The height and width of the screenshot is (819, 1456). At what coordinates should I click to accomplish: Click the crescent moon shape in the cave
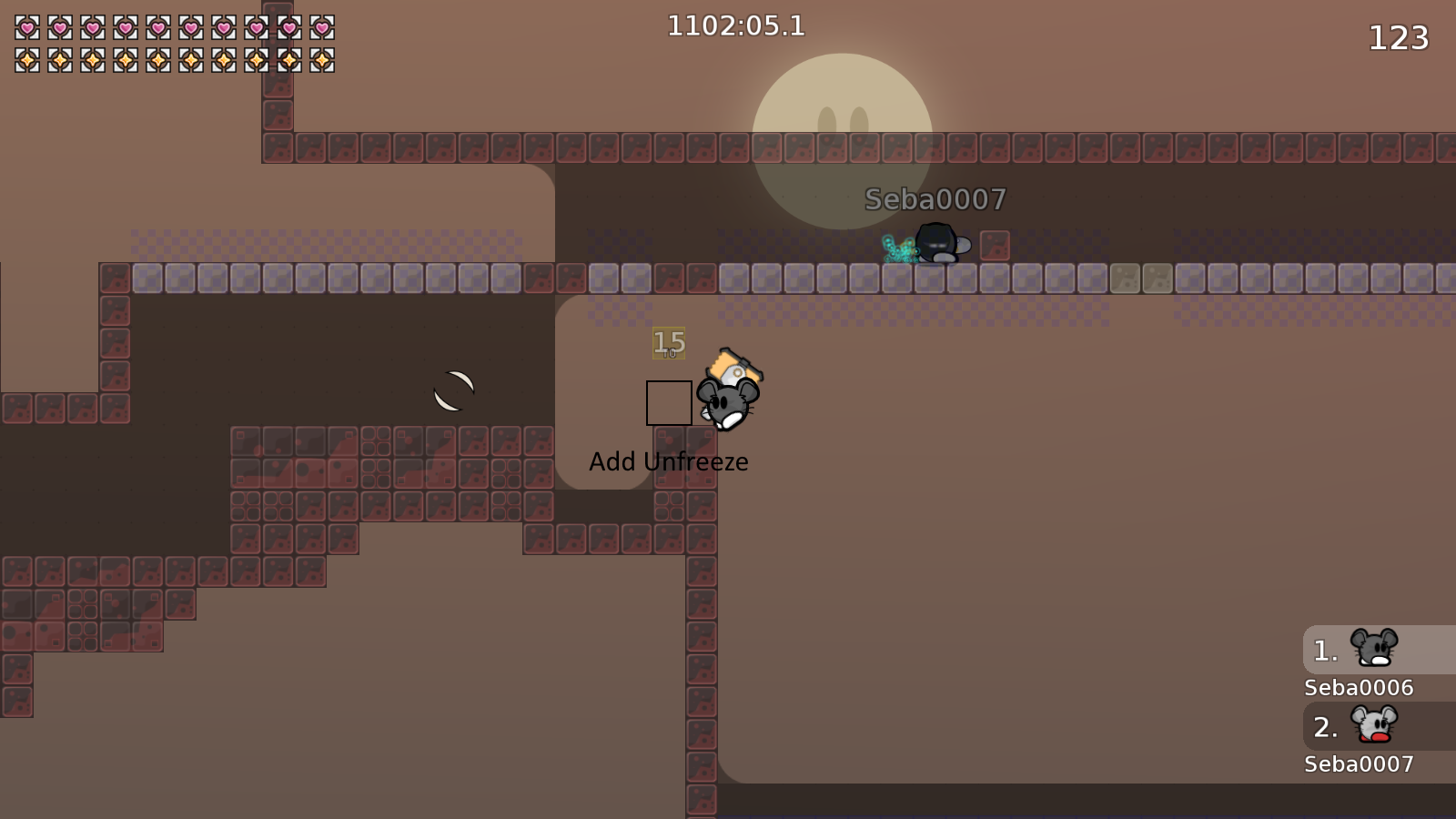(x=455, y=389)
